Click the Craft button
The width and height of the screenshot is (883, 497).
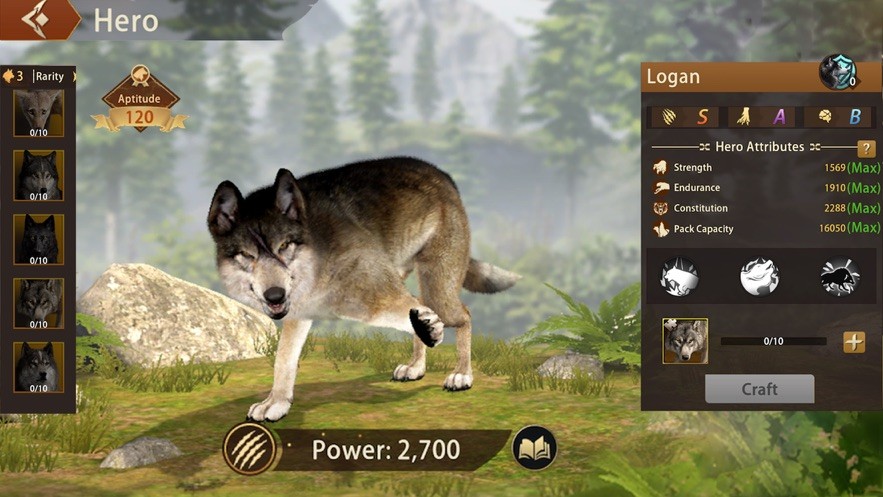(x=759, y=389)
